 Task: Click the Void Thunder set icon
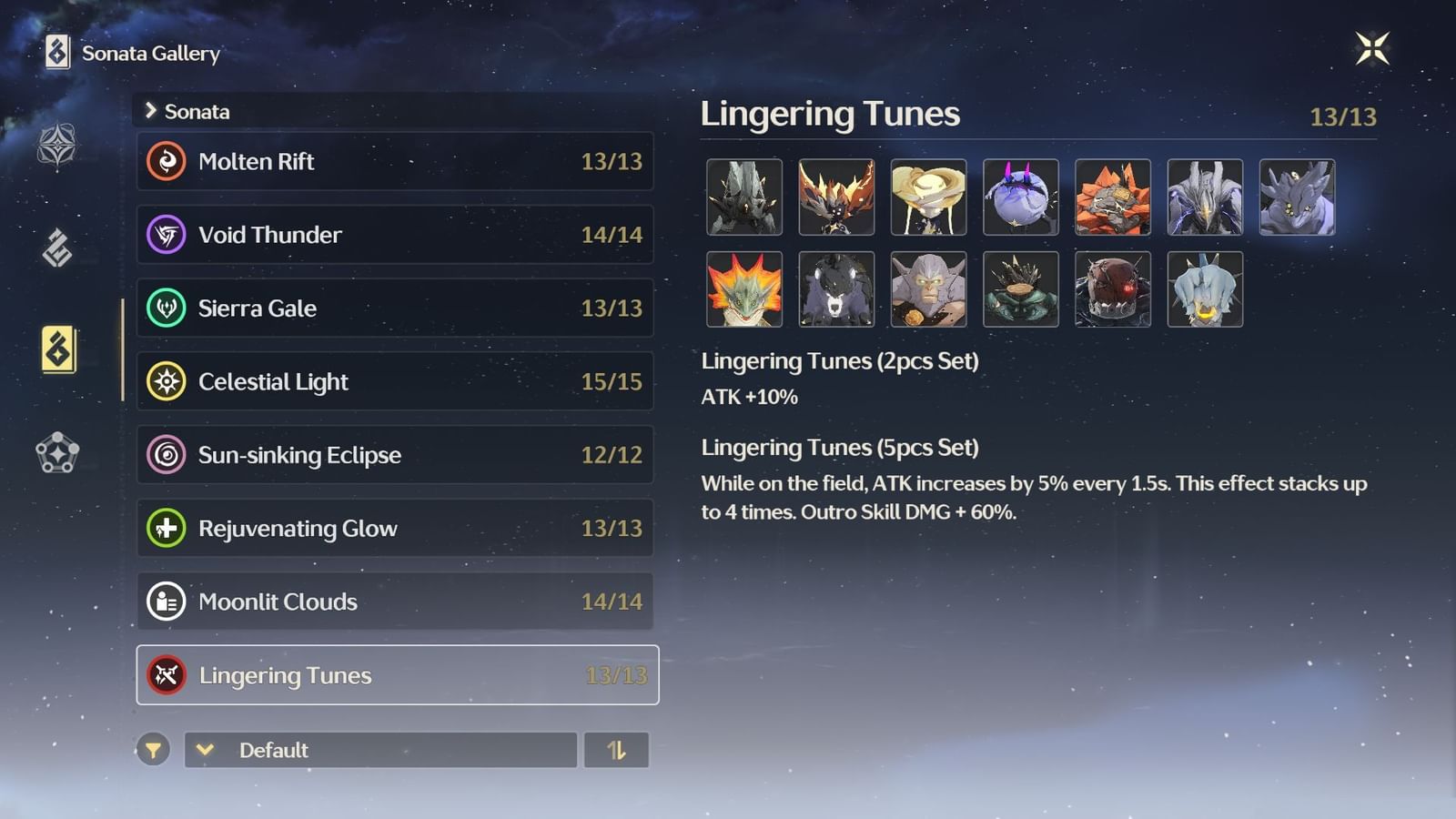pos(167,235)
